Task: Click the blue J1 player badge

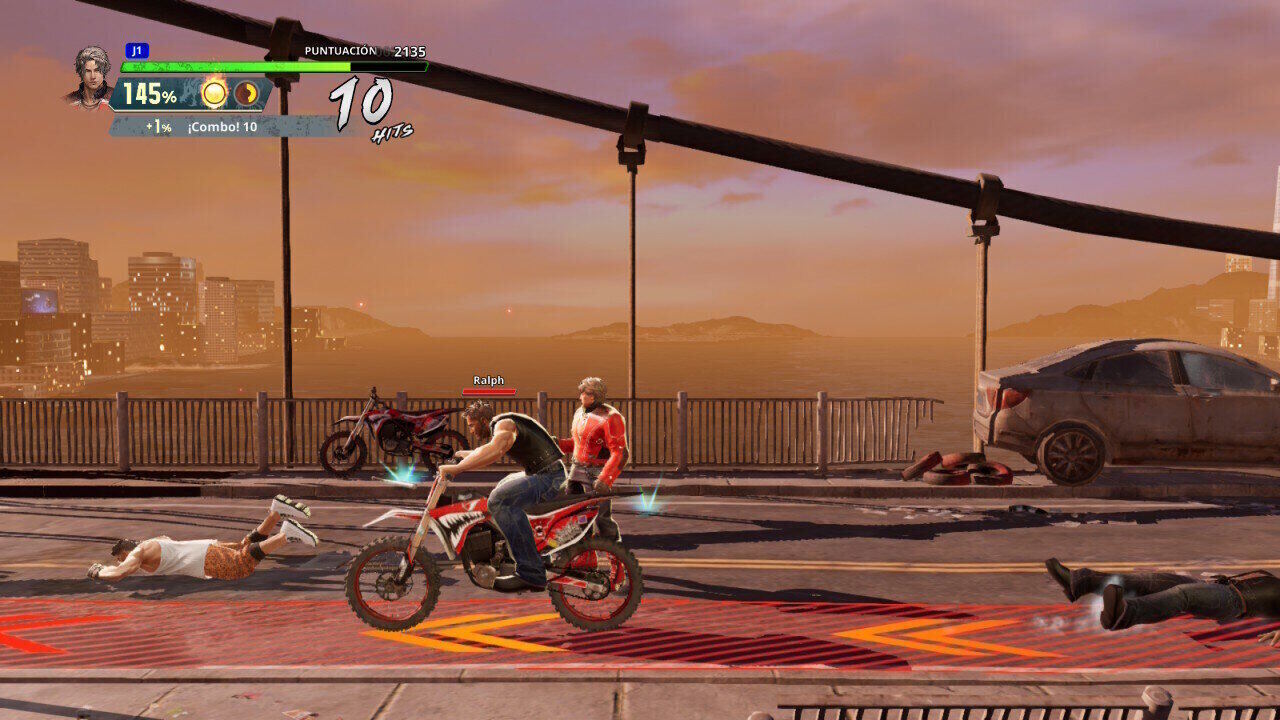Action: pos(137,51)
